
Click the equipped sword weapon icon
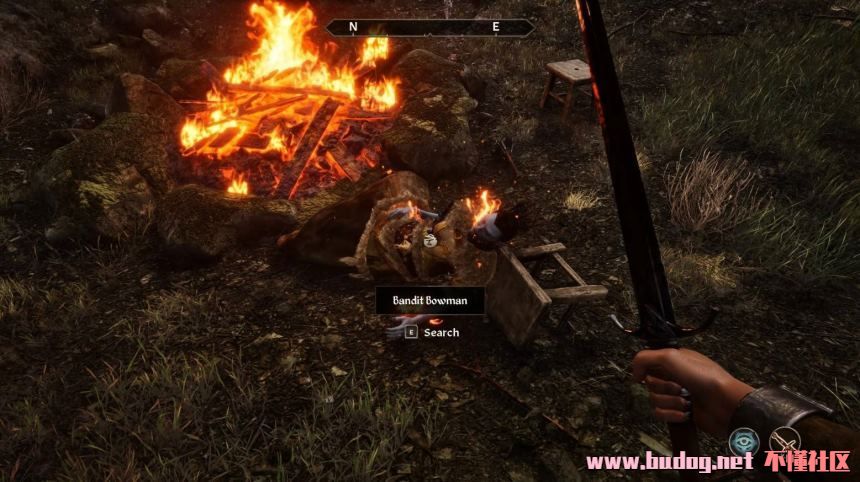[x=786, y=441]
